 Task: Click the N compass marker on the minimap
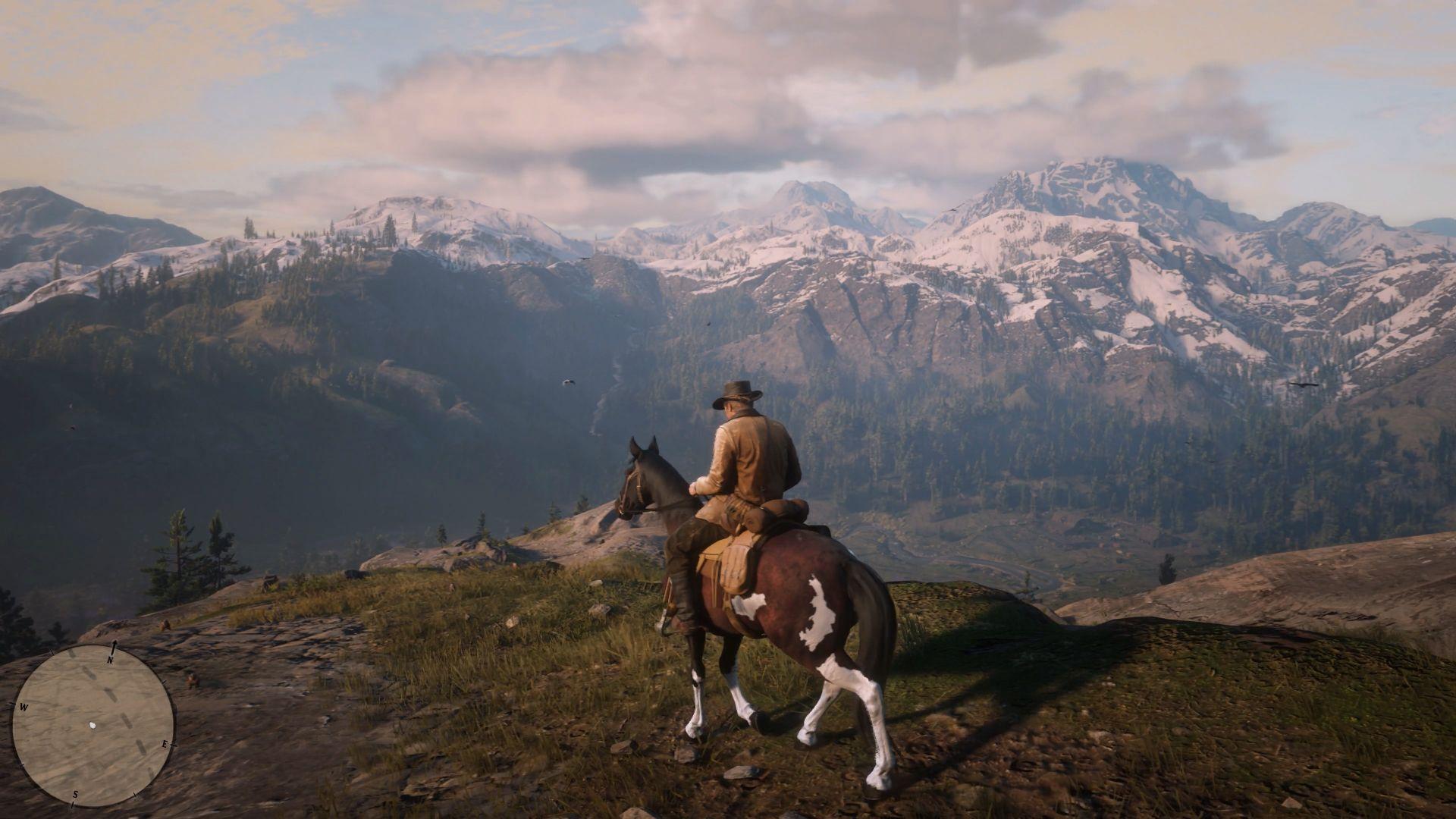(x=110, y=660)
